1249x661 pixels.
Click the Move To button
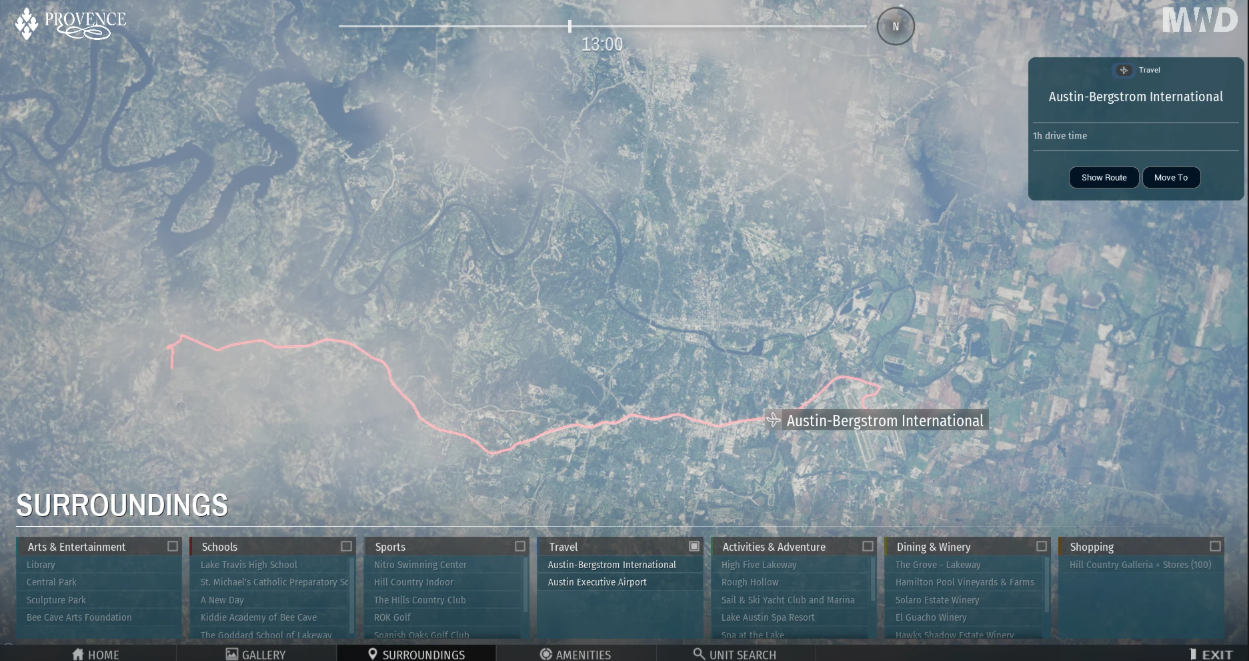point(1170,177)
